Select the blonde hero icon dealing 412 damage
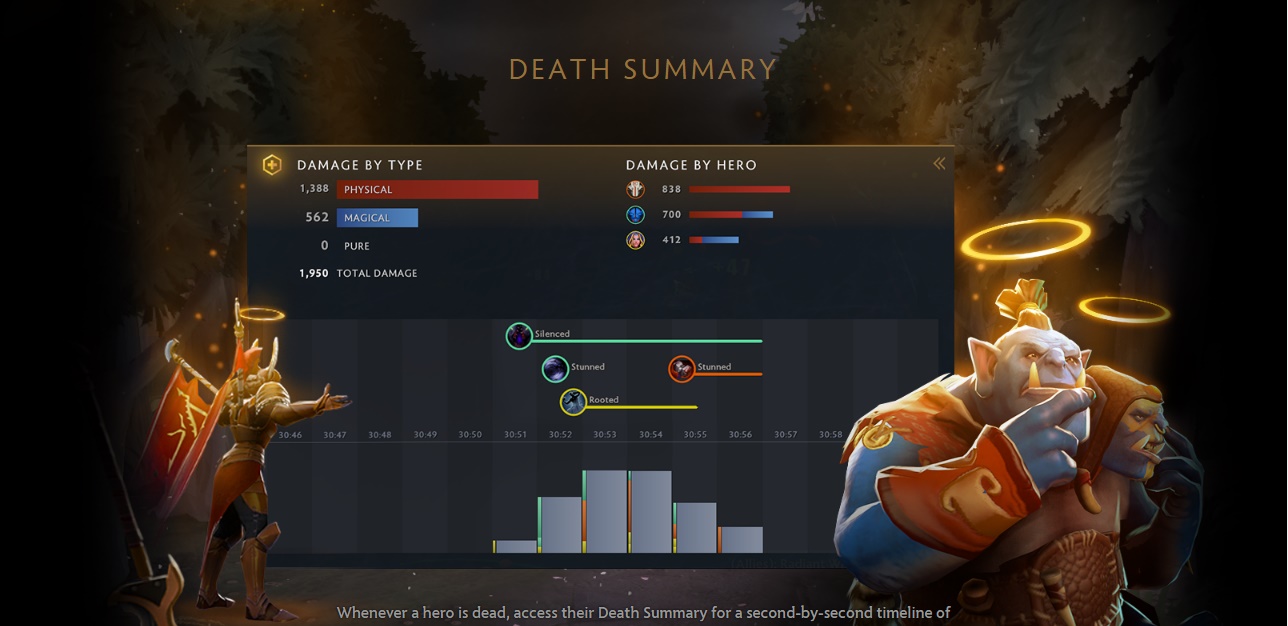Viewport: 1288px width, 626px height. coord(635,240)
